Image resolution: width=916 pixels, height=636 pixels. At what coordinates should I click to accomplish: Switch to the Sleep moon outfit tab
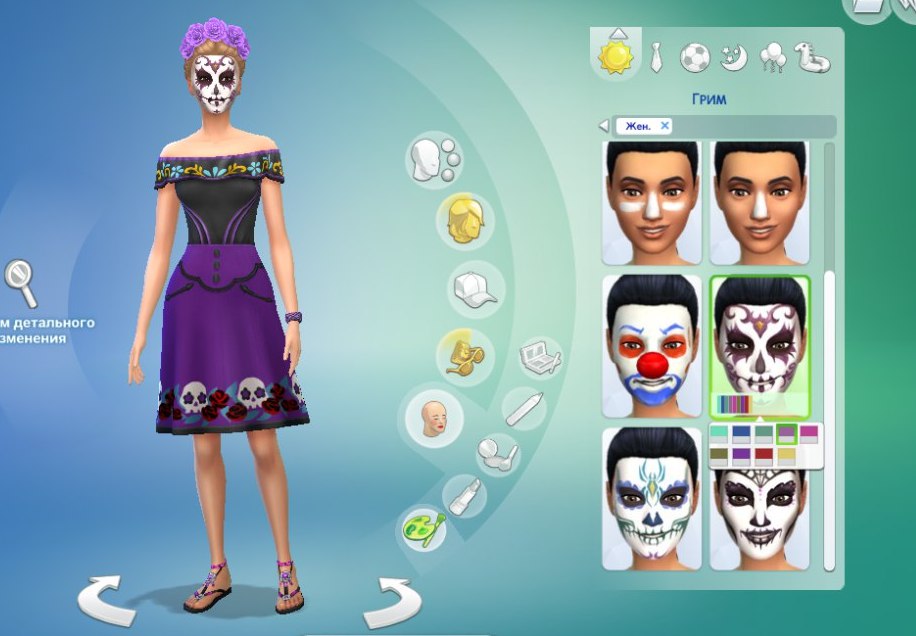click(733, 57)
